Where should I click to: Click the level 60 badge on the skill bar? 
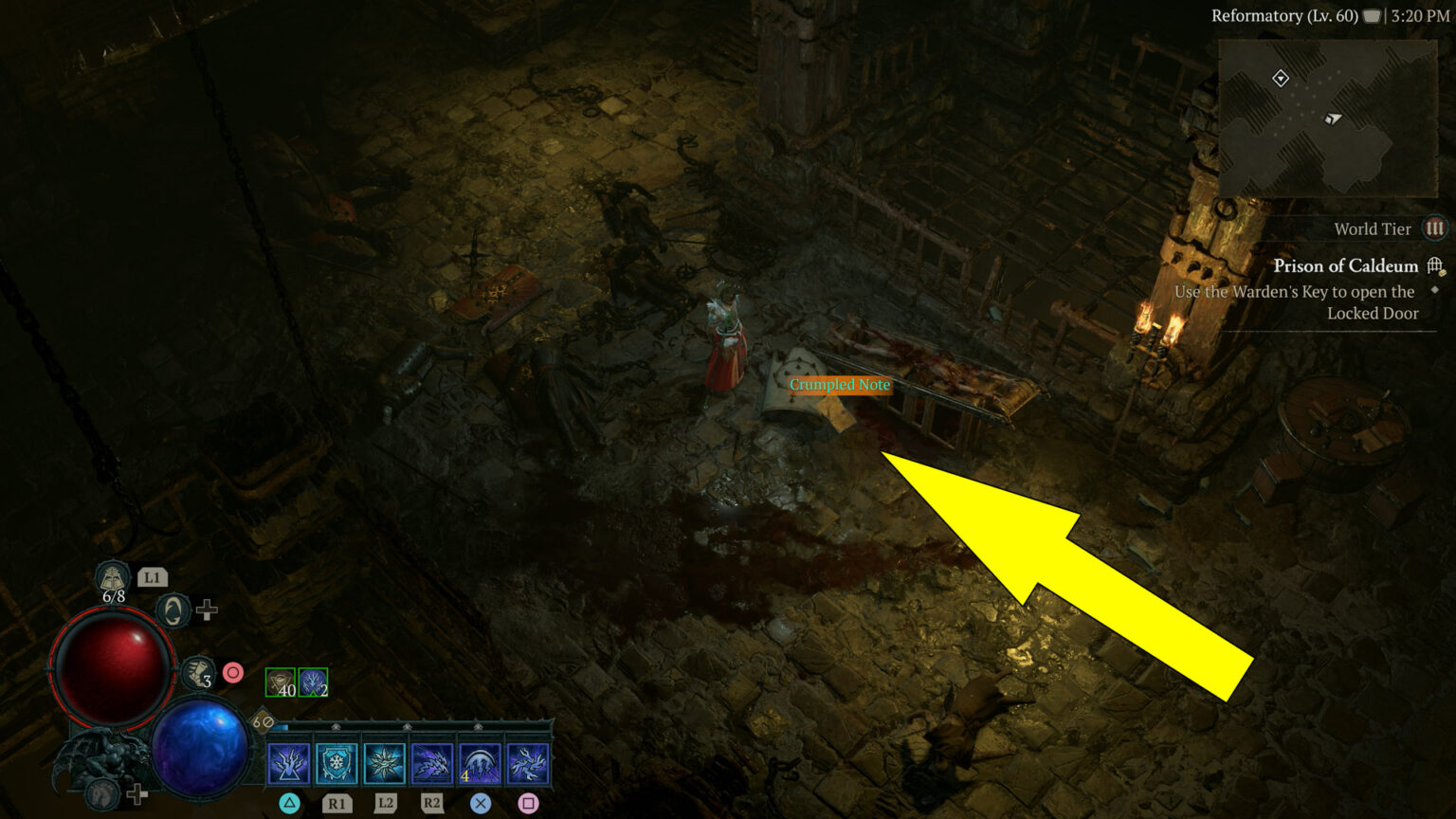(x=263, y=722)
